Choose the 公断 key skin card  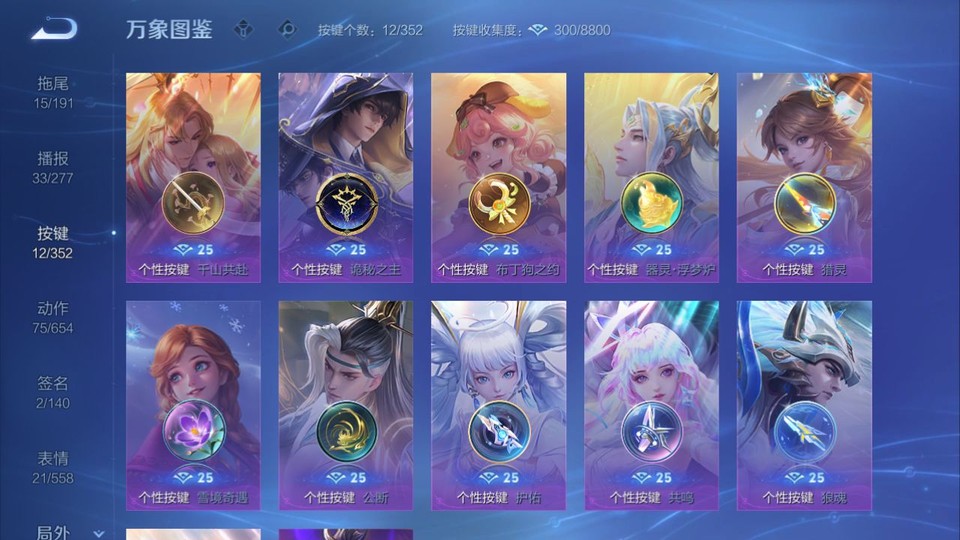tap(345, 405)
